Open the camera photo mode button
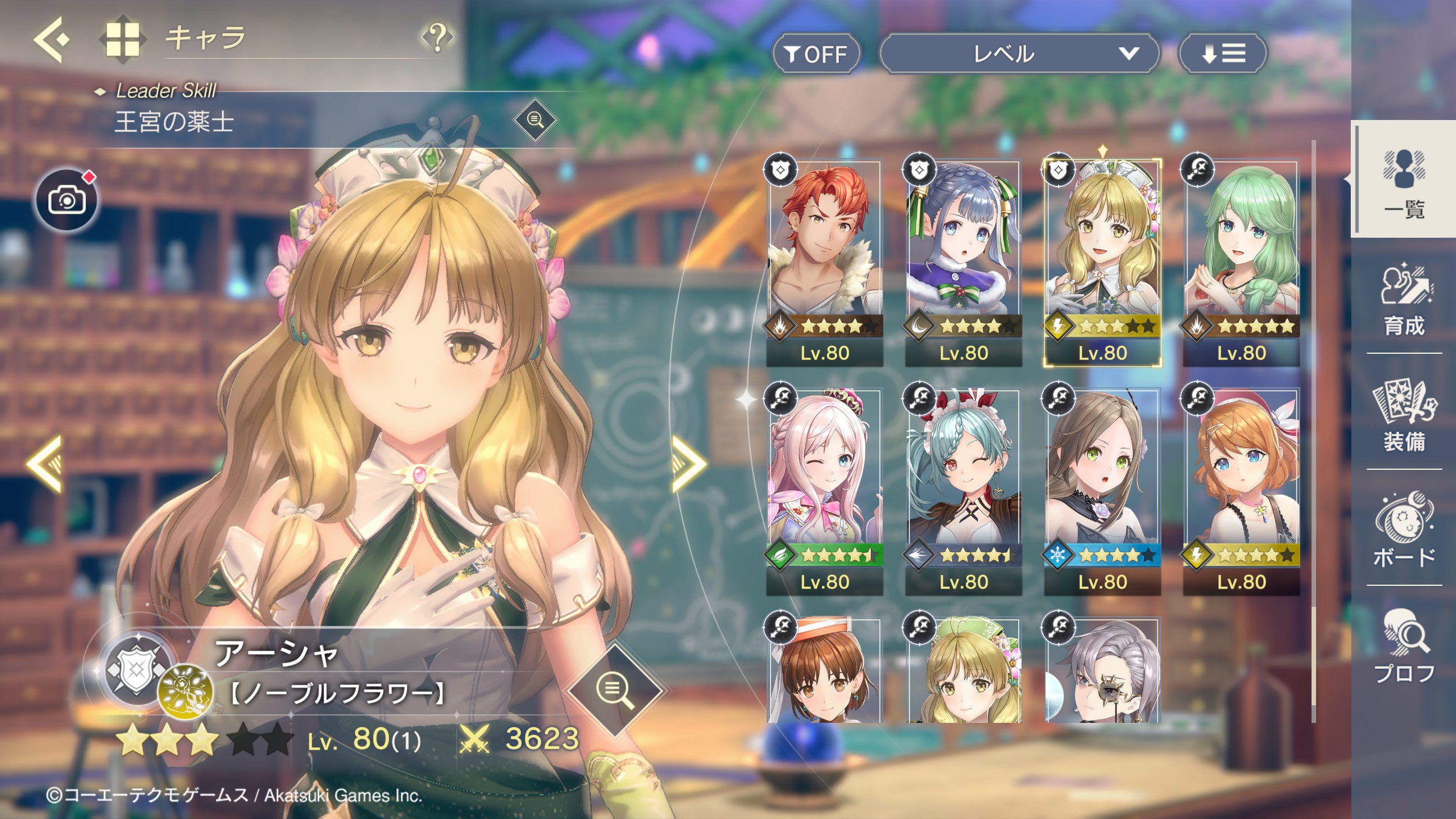 (67, 200)
